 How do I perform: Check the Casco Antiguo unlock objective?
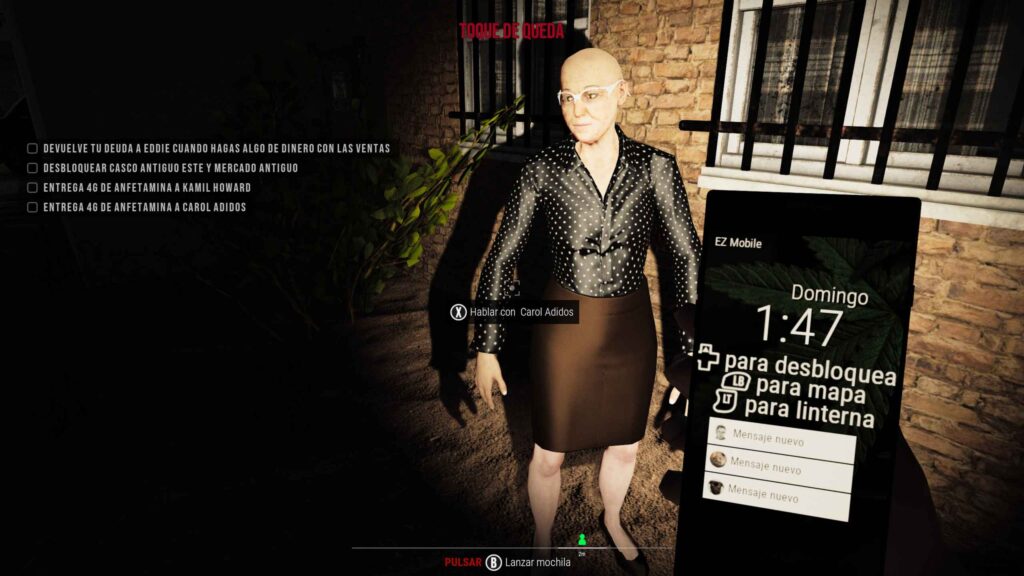(32, 168)
